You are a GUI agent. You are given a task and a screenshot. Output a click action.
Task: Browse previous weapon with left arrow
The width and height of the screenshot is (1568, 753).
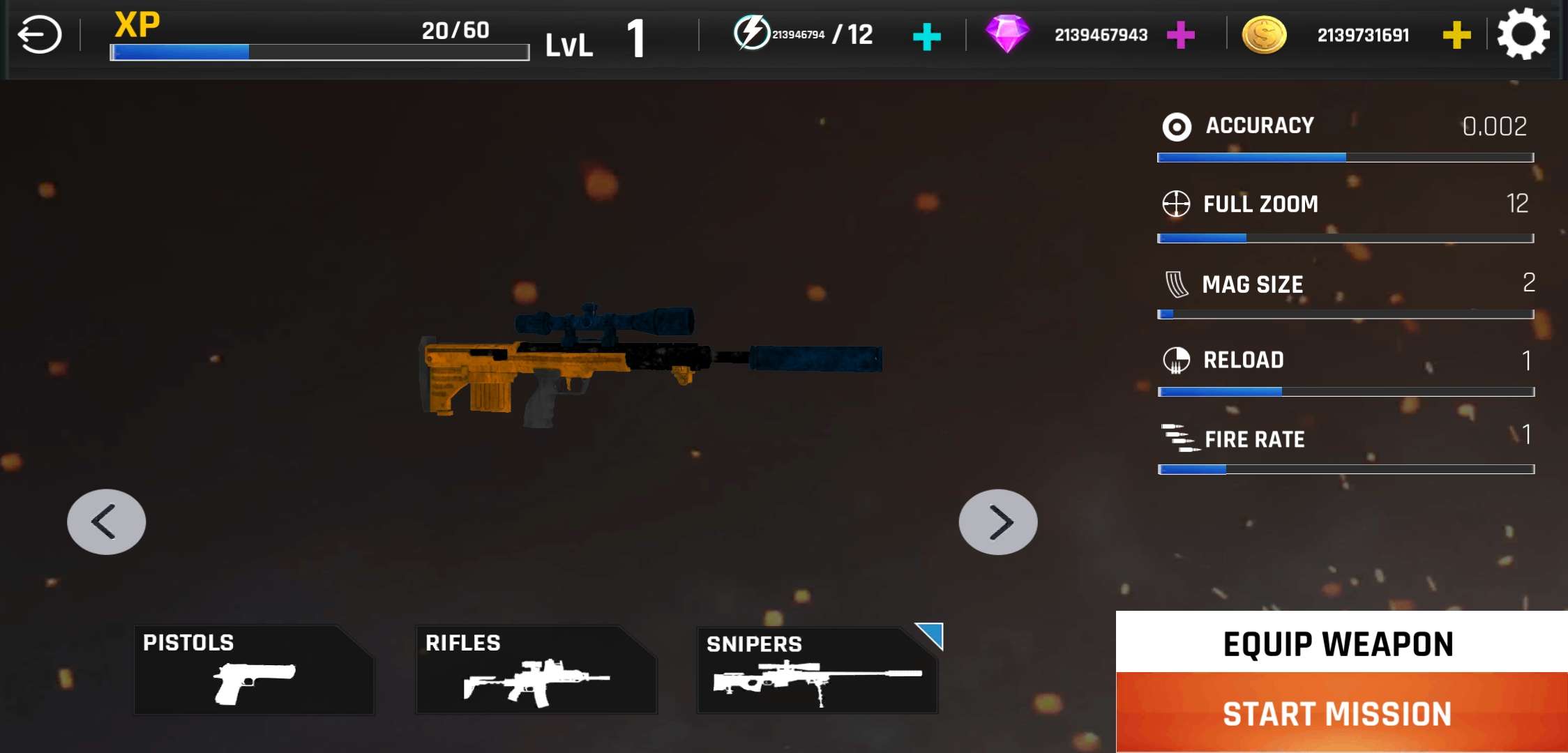(106, 522)
